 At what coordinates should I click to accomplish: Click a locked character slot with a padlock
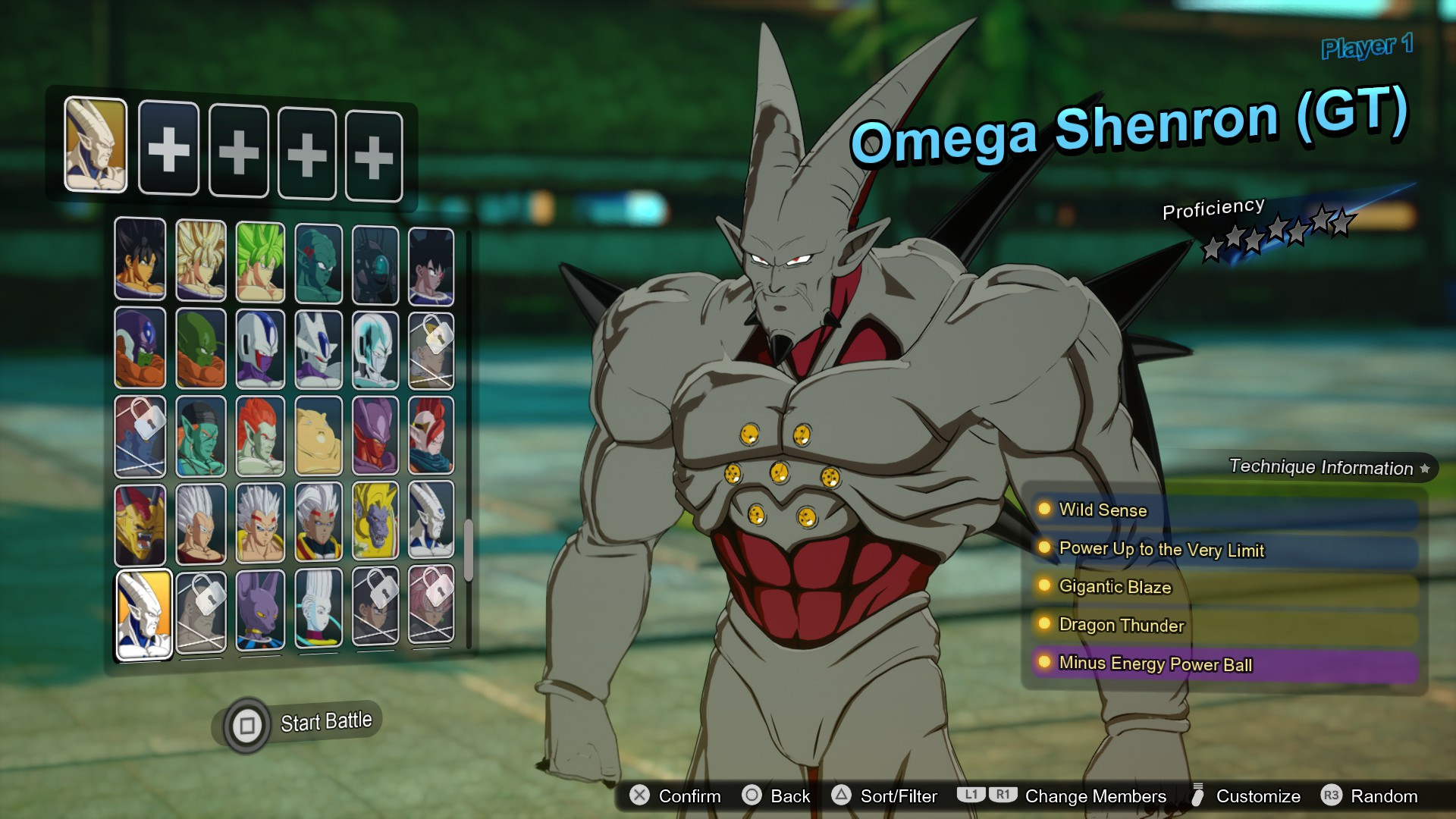[201, 610]
